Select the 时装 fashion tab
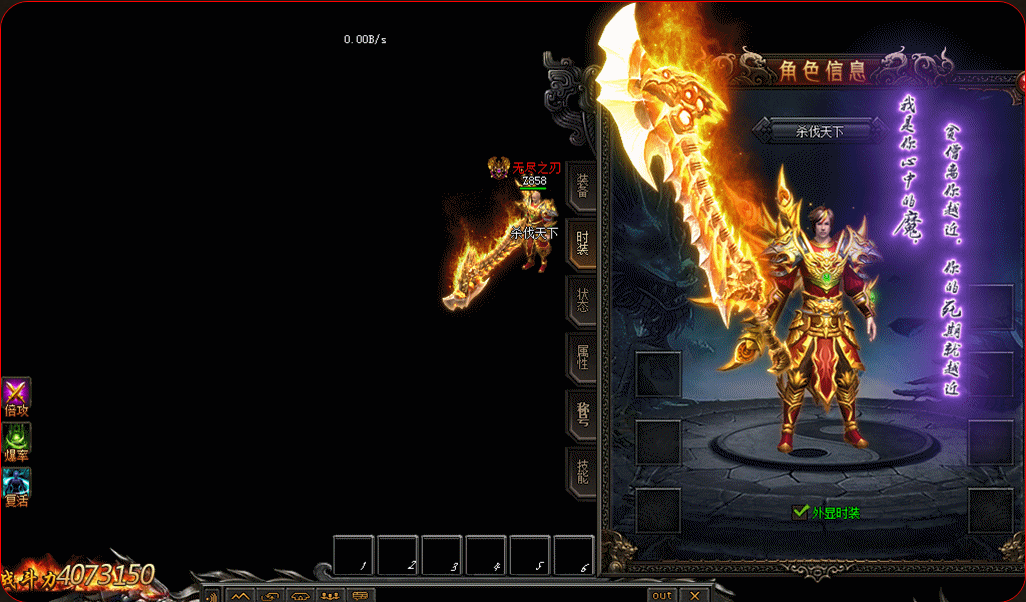The height and width of the screenshot is (602, 1026). pos(582,243)
